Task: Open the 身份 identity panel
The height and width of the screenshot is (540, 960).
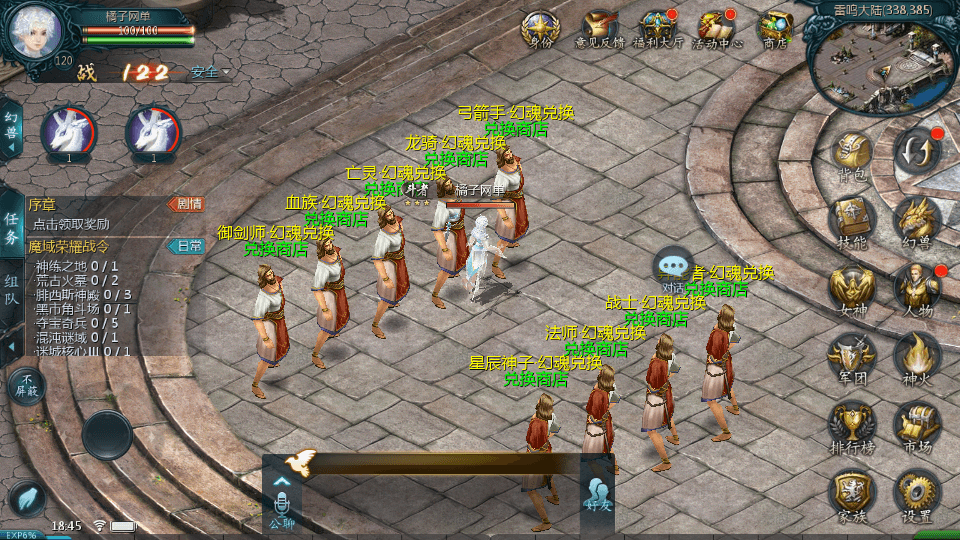Action: [540, 28]
